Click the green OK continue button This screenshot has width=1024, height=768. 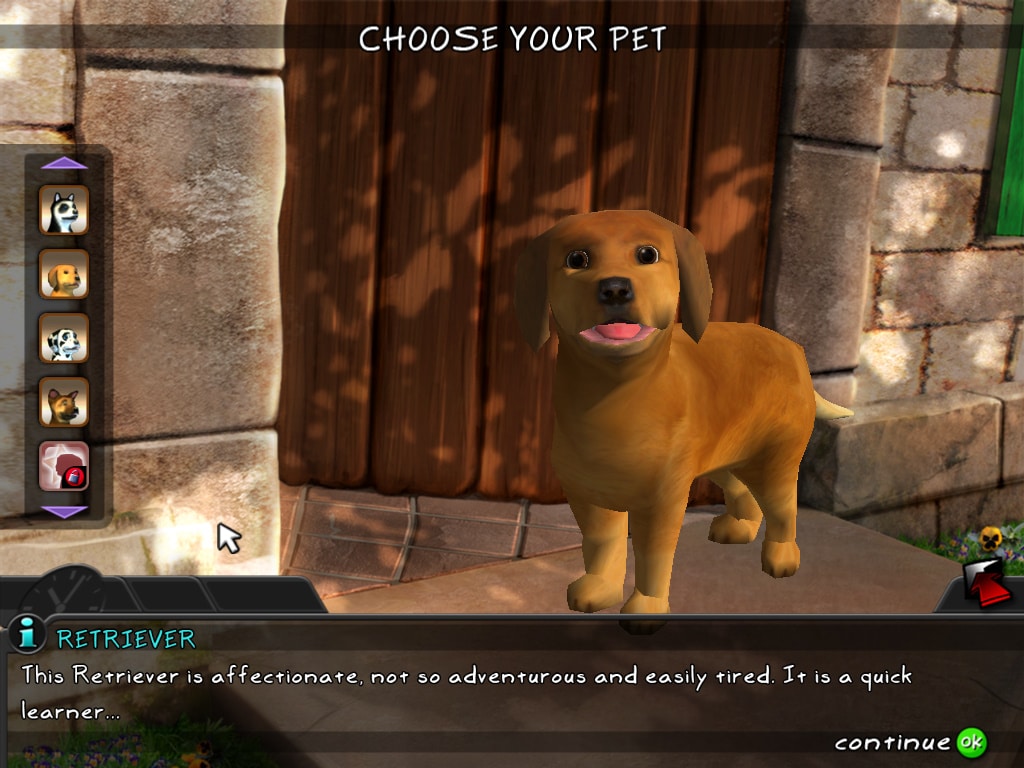pyautogui.click(x=971, y=742)
